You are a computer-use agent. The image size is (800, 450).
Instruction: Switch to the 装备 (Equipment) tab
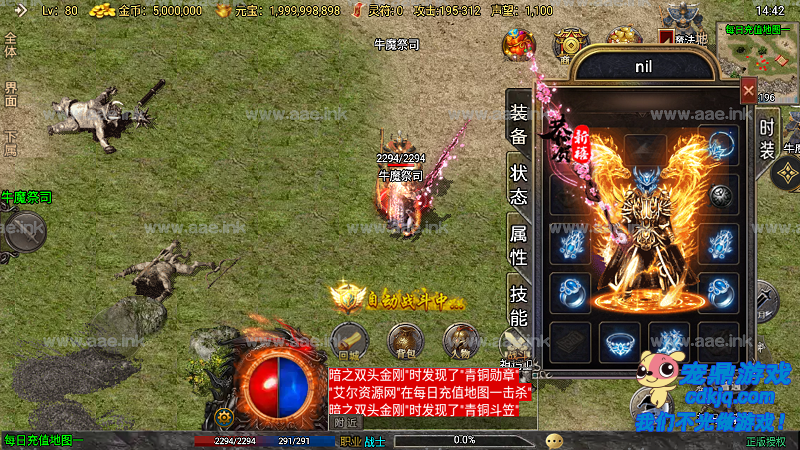coord(518,124)
